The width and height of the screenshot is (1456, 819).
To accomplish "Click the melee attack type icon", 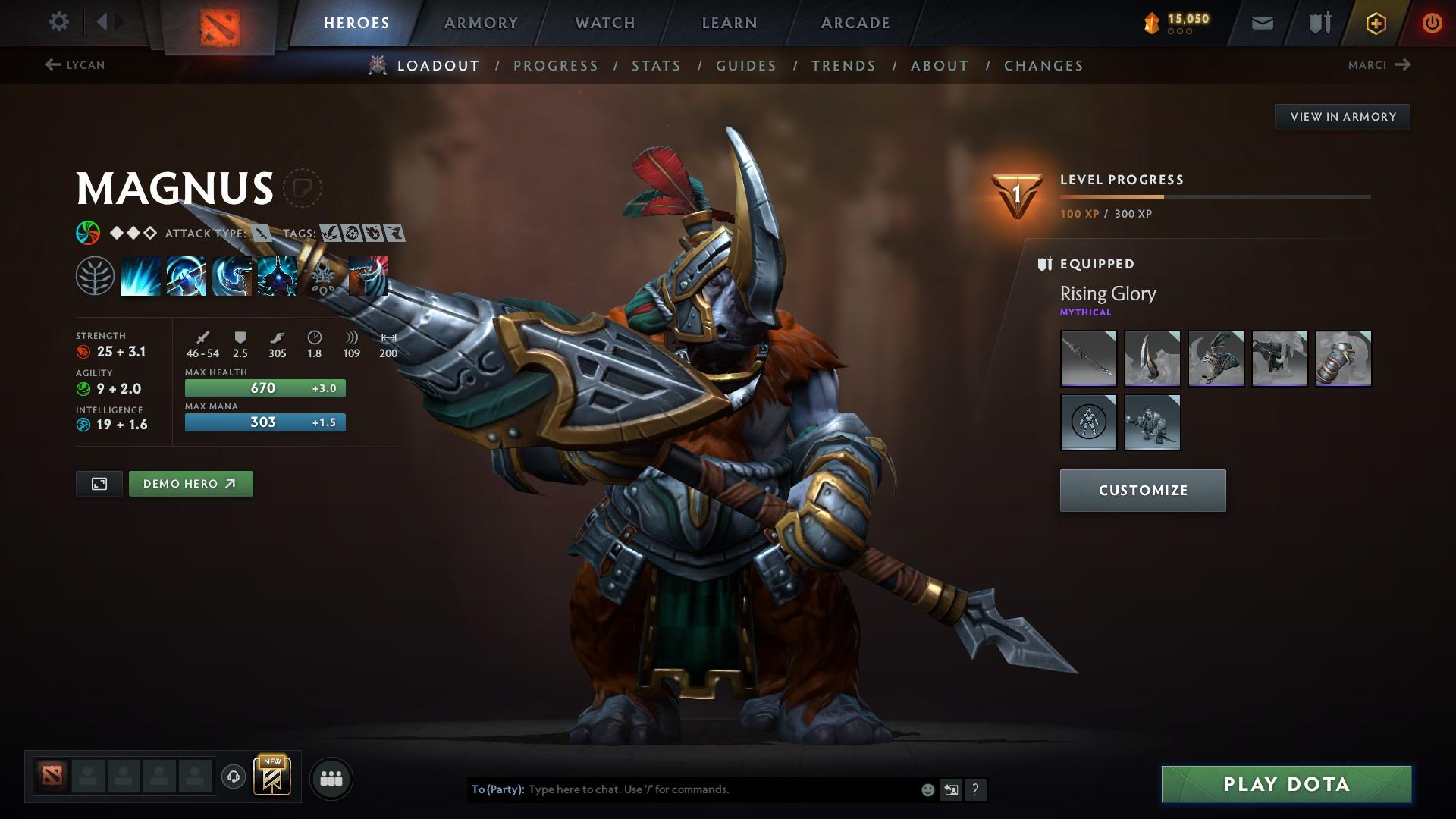I will pos(260,234).
